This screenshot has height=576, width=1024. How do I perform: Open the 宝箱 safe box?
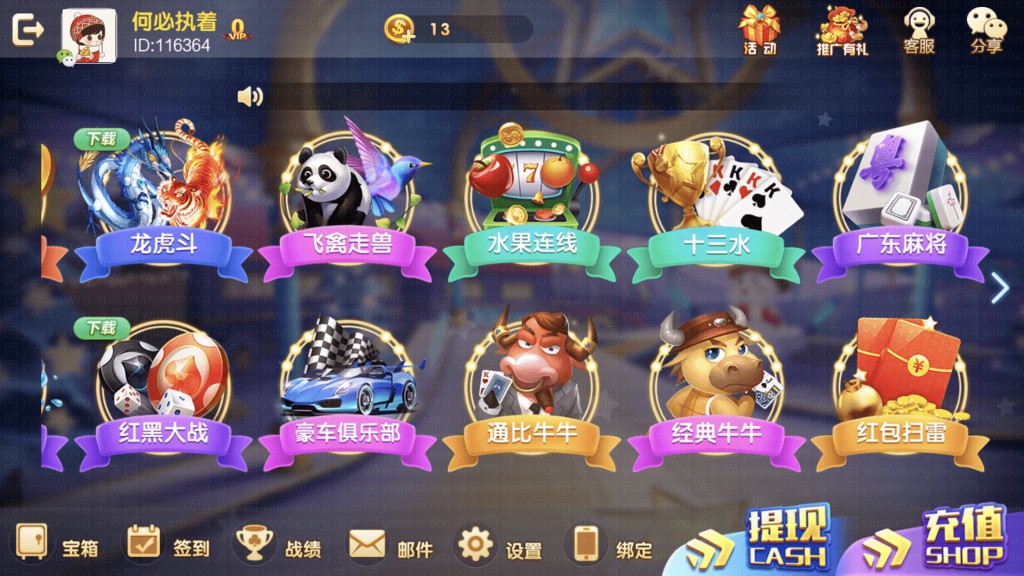pyautogui.click(x=55, y=546)
